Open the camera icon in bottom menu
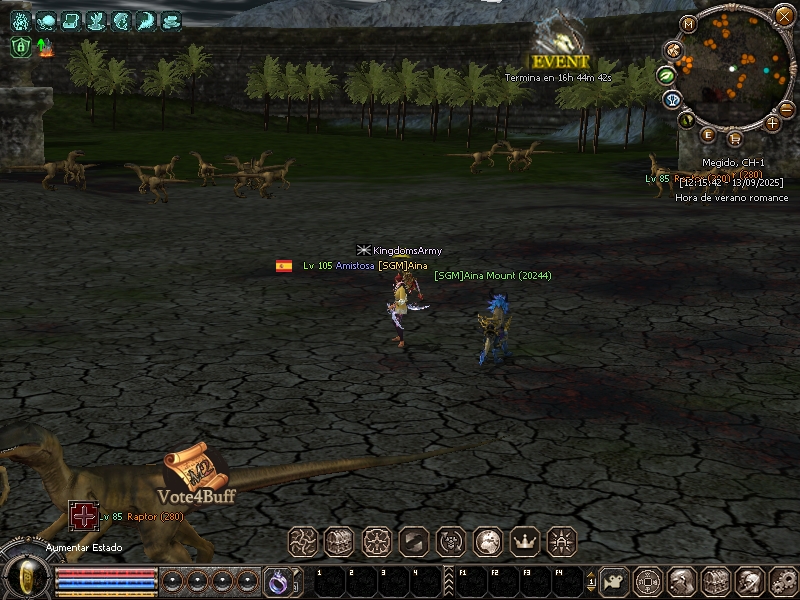Image resolution: width=800 pixels, height=600 pixels. coord(613,580)
